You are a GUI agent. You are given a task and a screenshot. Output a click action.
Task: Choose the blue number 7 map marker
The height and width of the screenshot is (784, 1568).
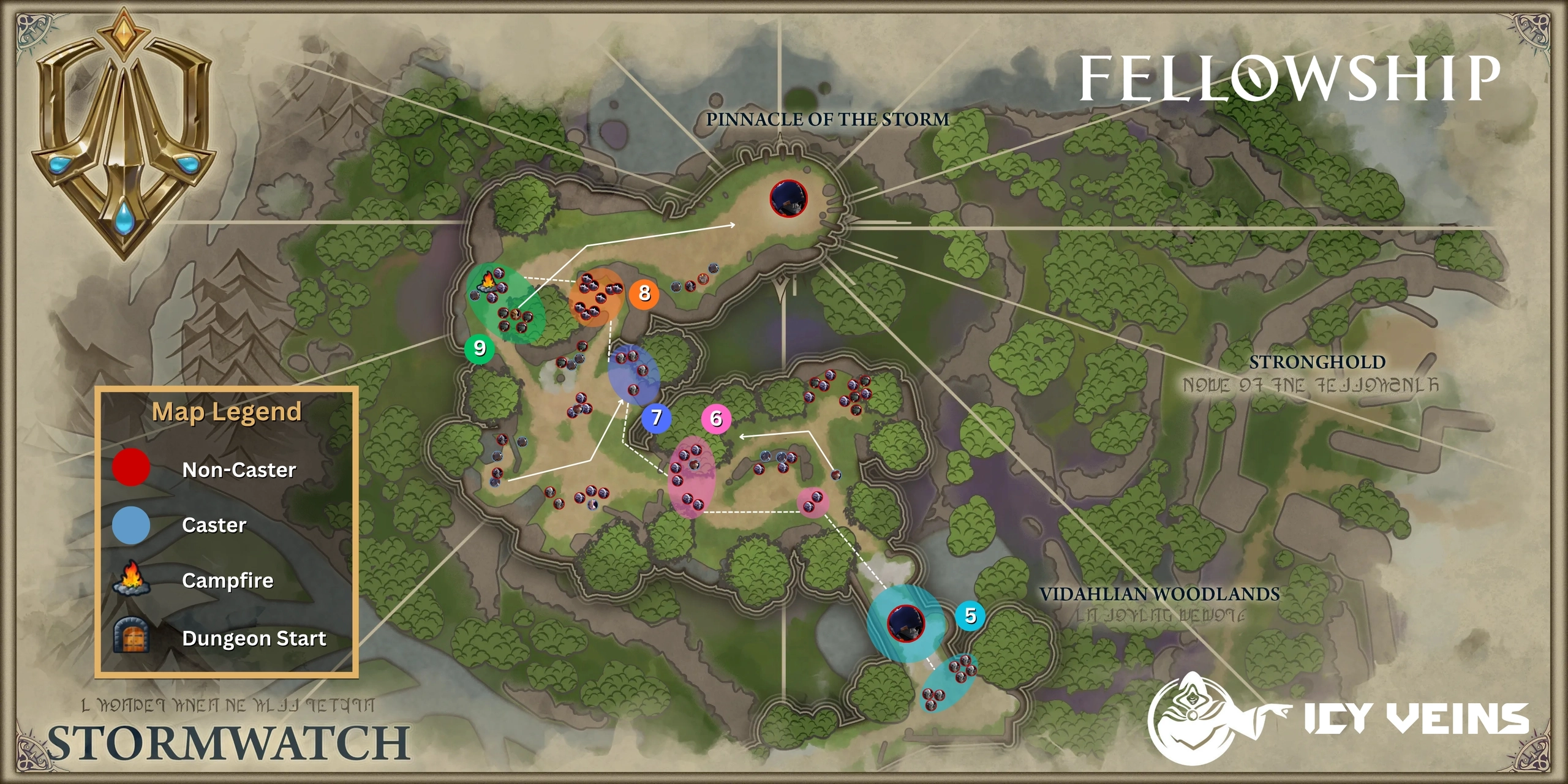pyautogui.click(x=657, y=418)
